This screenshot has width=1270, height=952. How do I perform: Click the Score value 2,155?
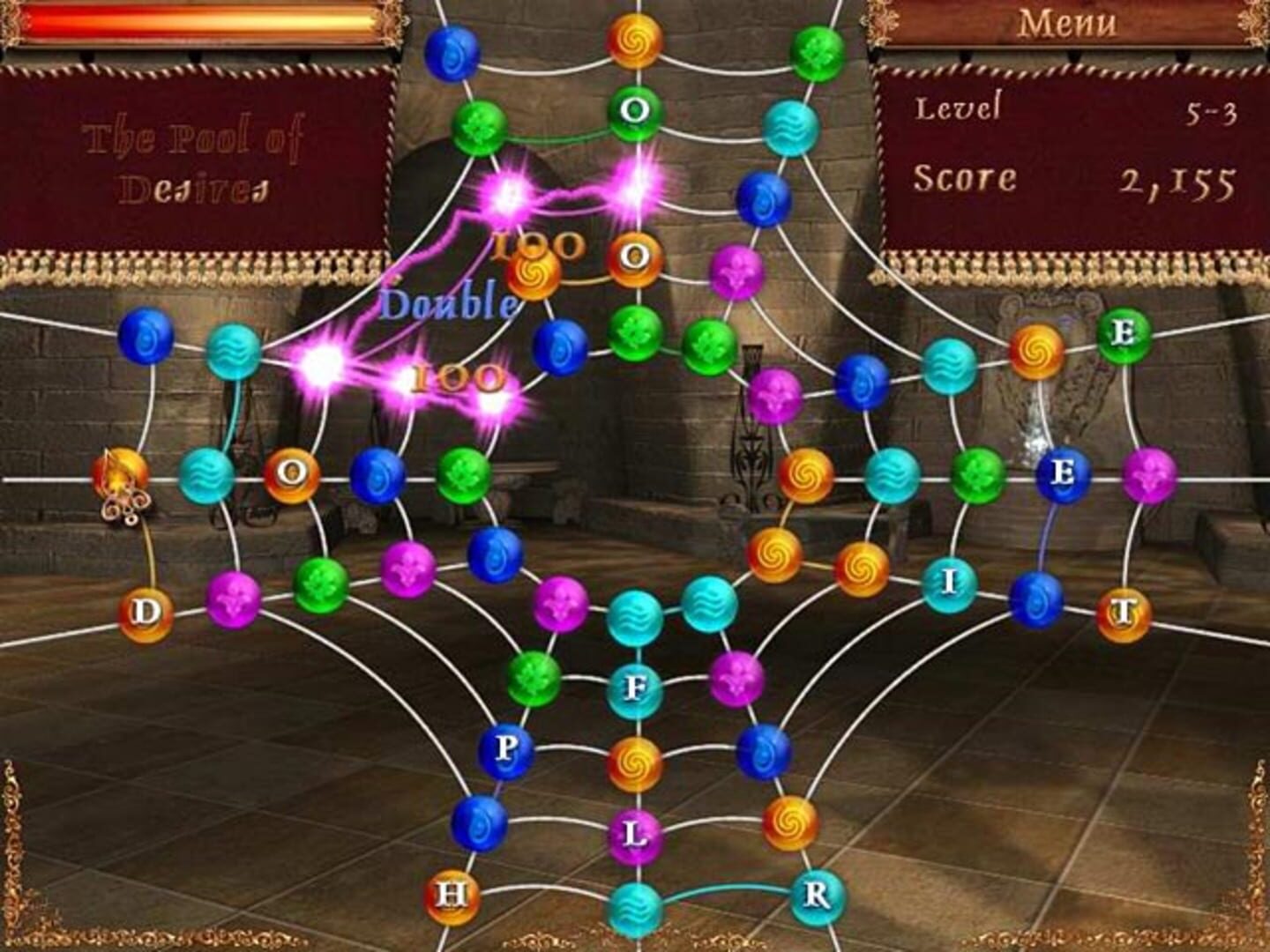point(1177,181)
